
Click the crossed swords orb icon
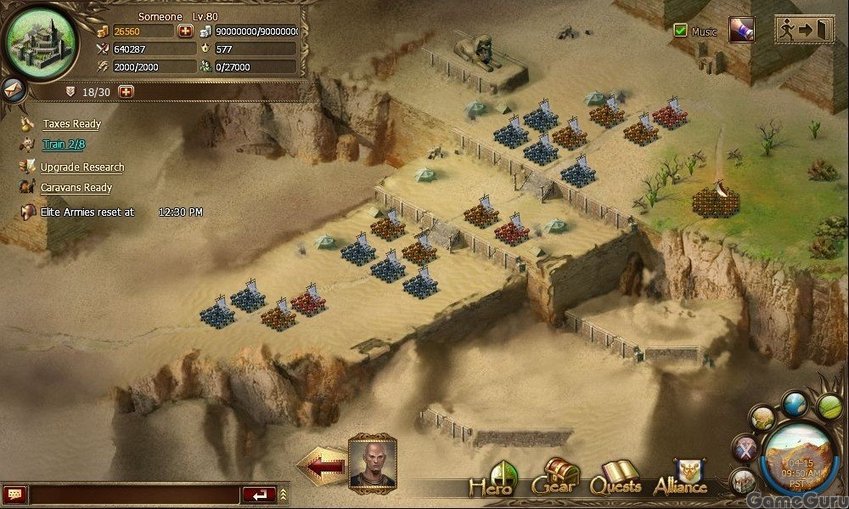tap(743, 449)
